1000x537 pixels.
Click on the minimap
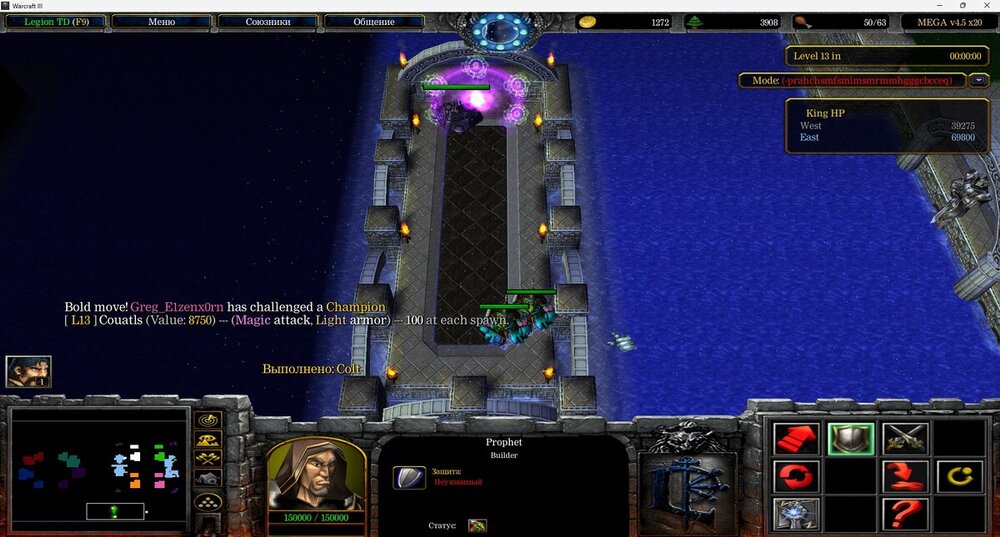(x=98, y=466)
